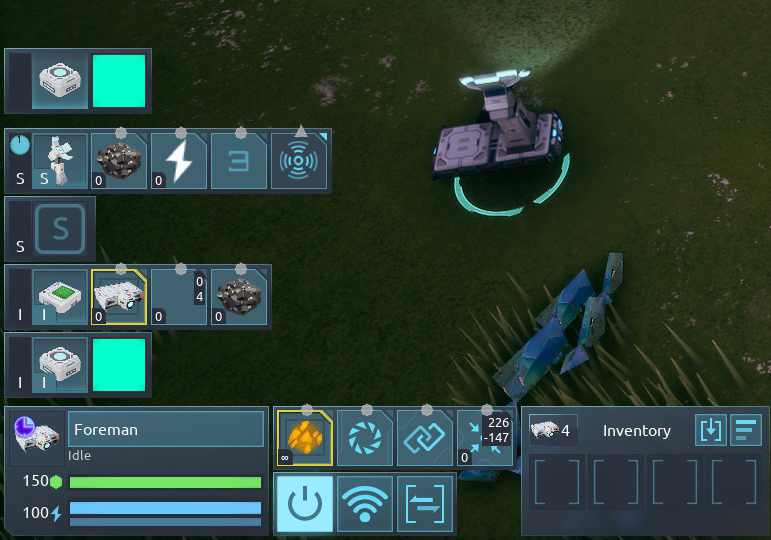Click the yellow-outlined bot register slot
This screenshot has width=771, height=540.
(119, 296)
